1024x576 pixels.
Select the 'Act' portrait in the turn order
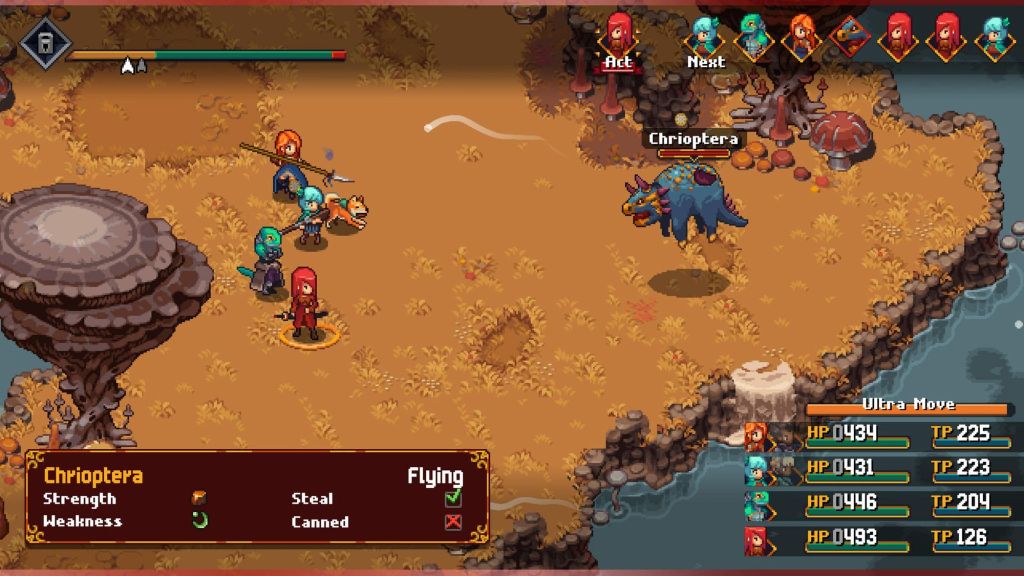620,35
